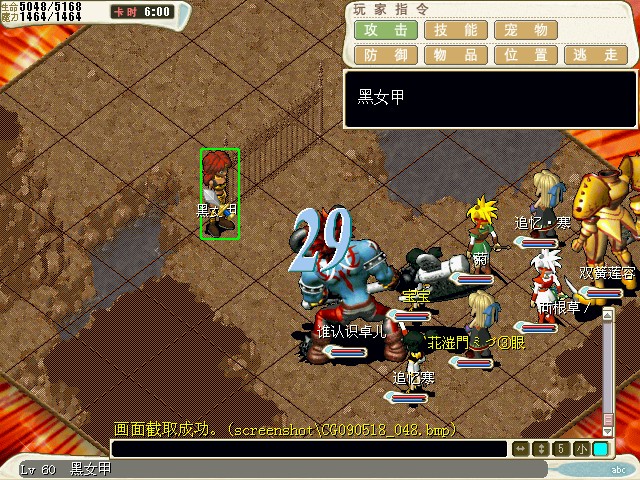Open the 技能 skills command

(x=456, y=30)
